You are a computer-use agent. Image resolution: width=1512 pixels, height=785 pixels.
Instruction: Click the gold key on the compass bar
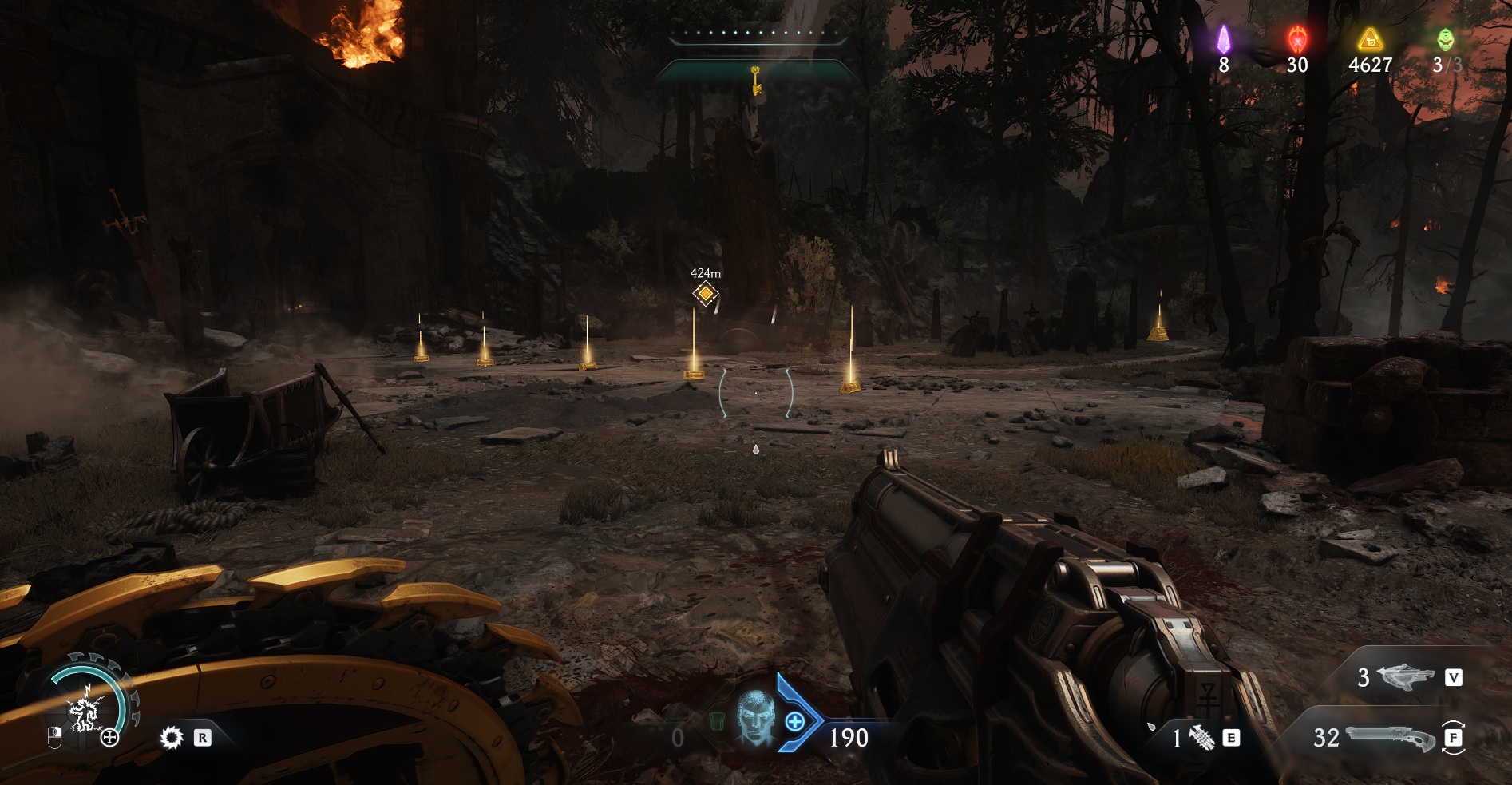755,80
